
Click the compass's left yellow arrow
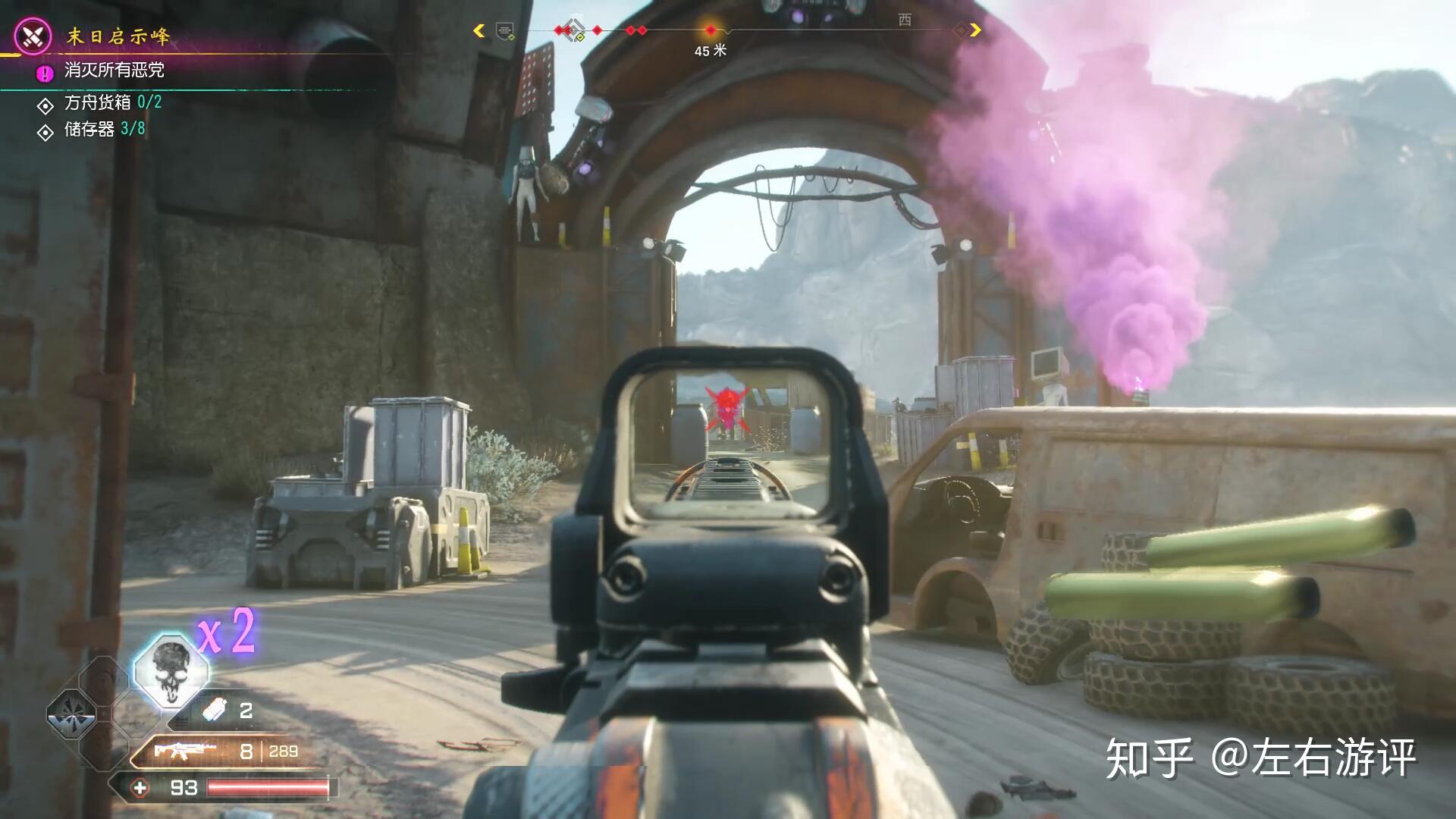click(x=479, y=30)
